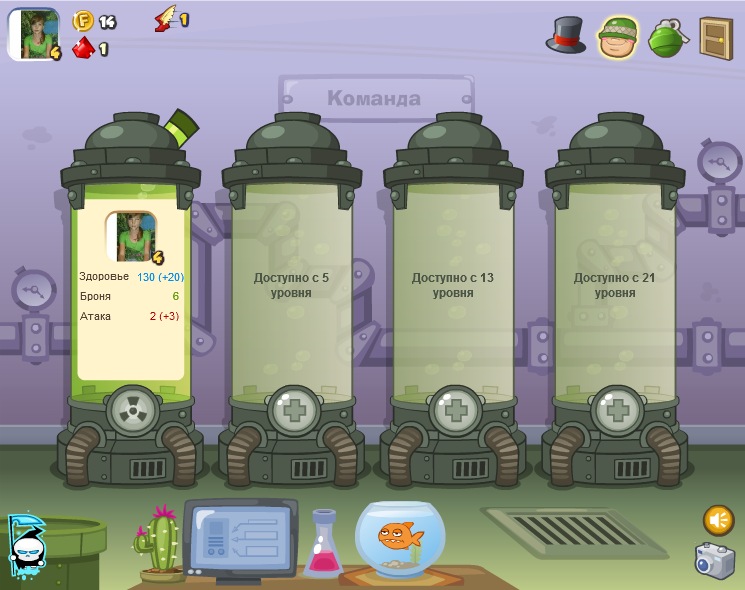Open the computer monitor on the desk
The image size is (745, 590).
pos(240,537)
